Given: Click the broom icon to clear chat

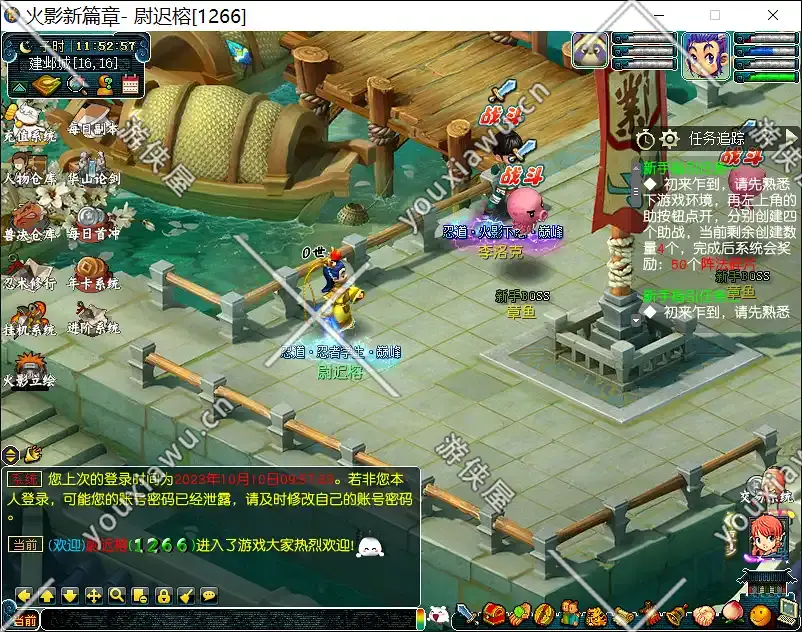Looking at the screenshot, I should (186, 595).
